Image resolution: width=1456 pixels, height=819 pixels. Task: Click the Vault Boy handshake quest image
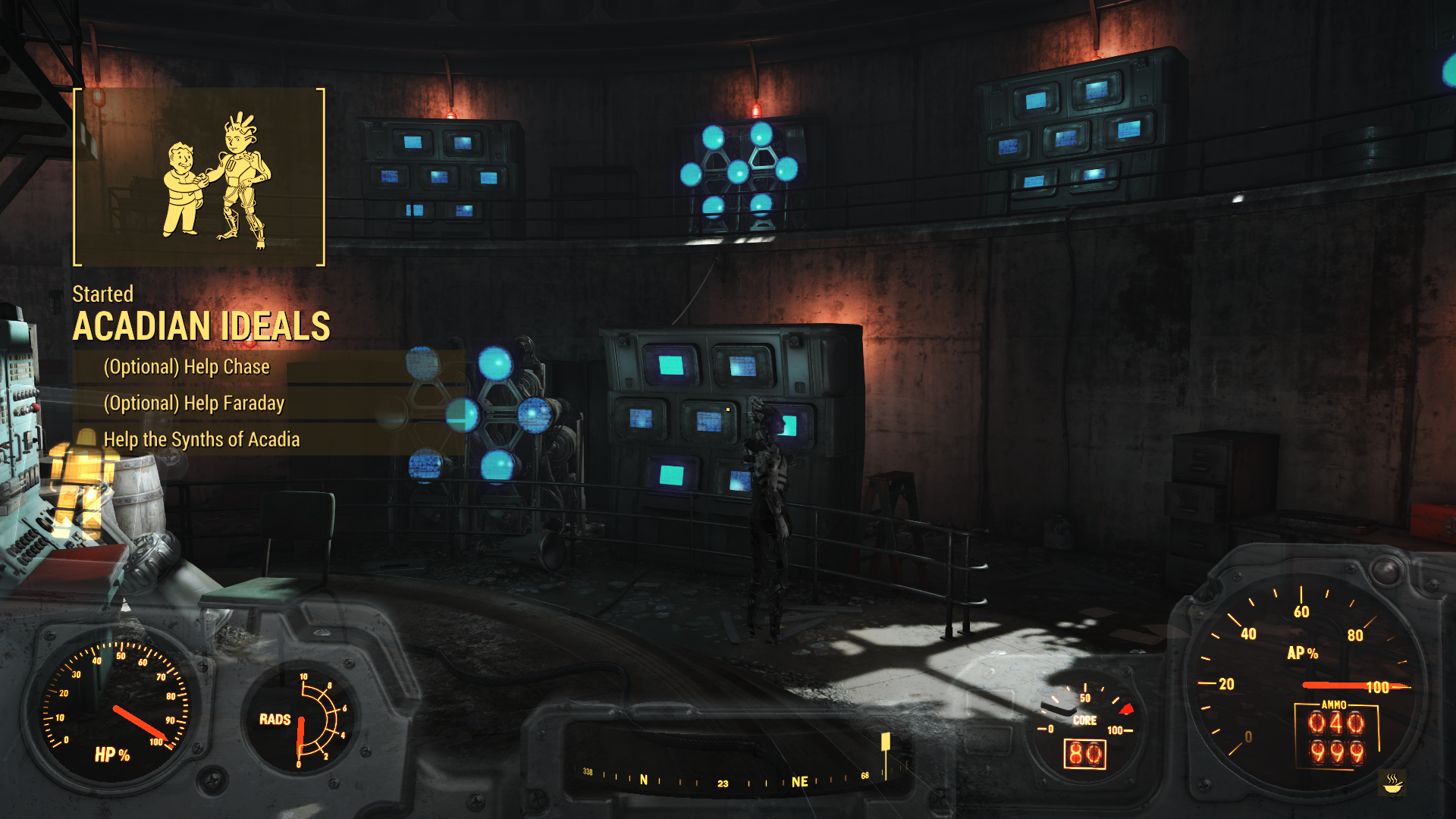[199, 177]
